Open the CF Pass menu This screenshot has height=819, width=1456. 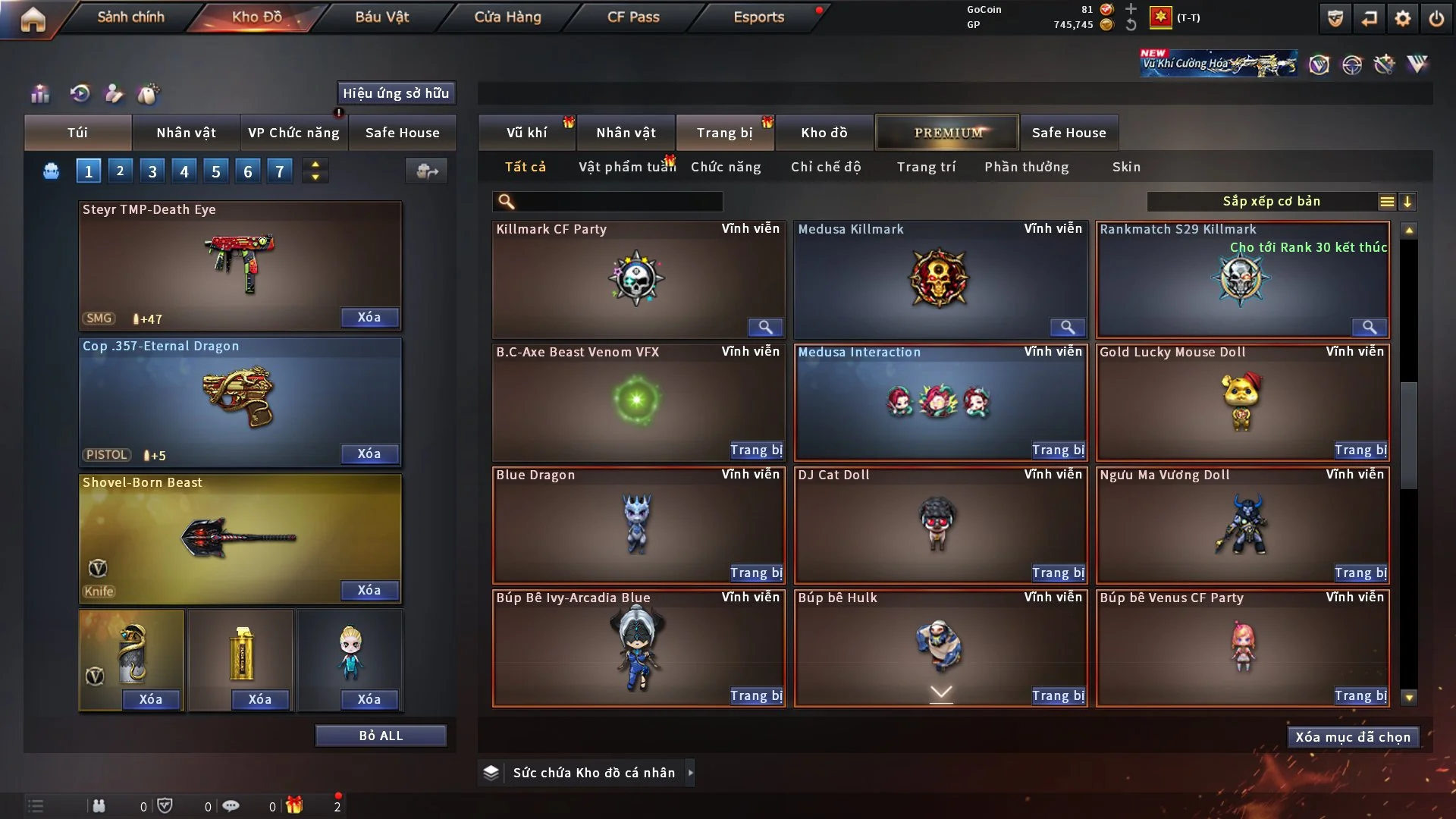[633, 17]
